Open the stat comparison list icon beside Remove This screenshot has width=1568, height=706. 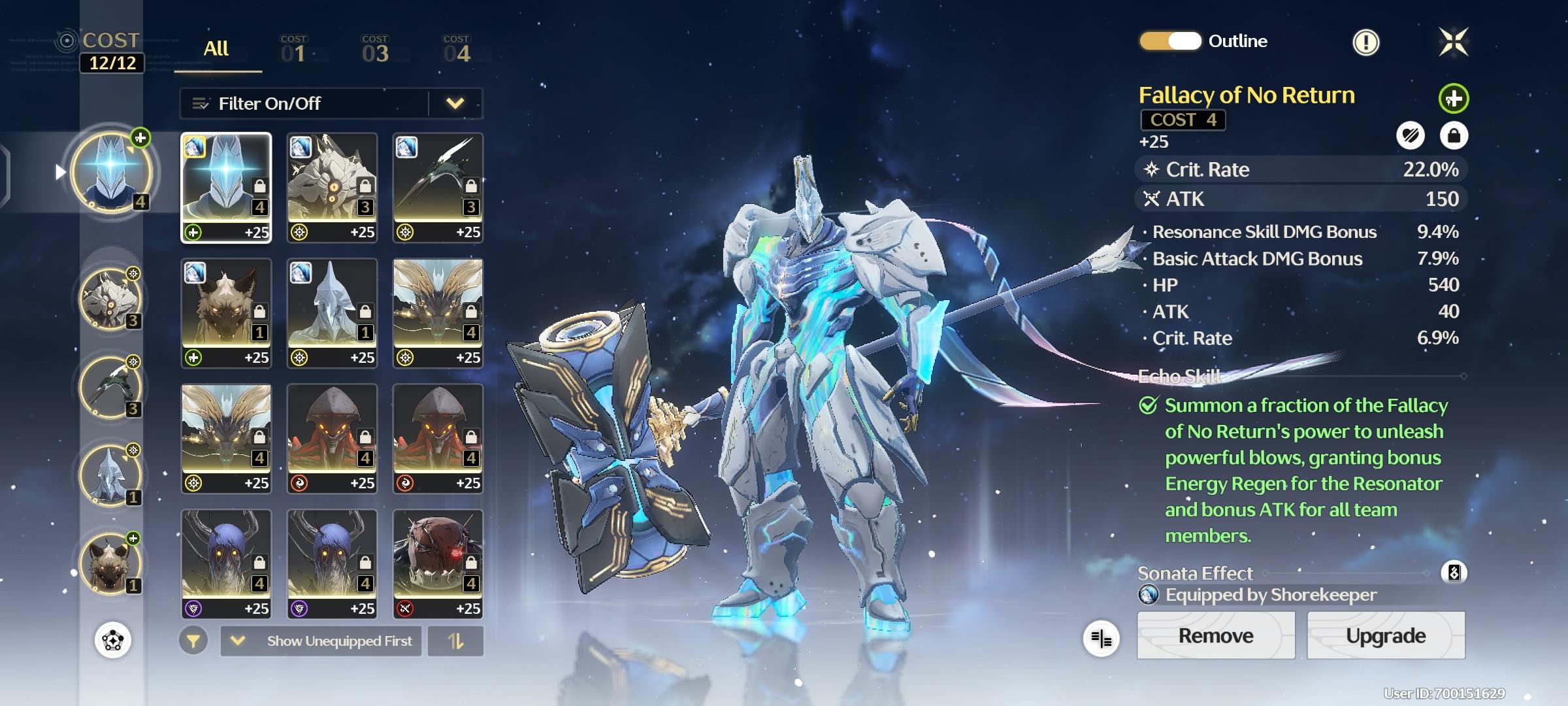coord(1102,639)
